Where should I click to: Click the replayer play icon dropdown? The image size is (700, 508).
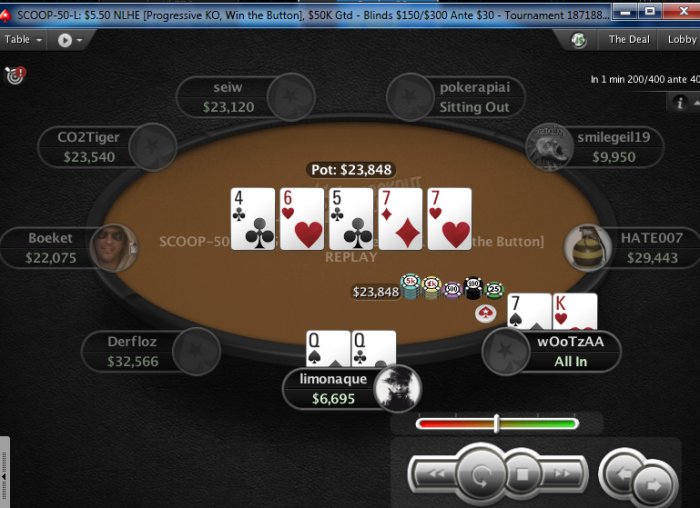tap(70, 40)
